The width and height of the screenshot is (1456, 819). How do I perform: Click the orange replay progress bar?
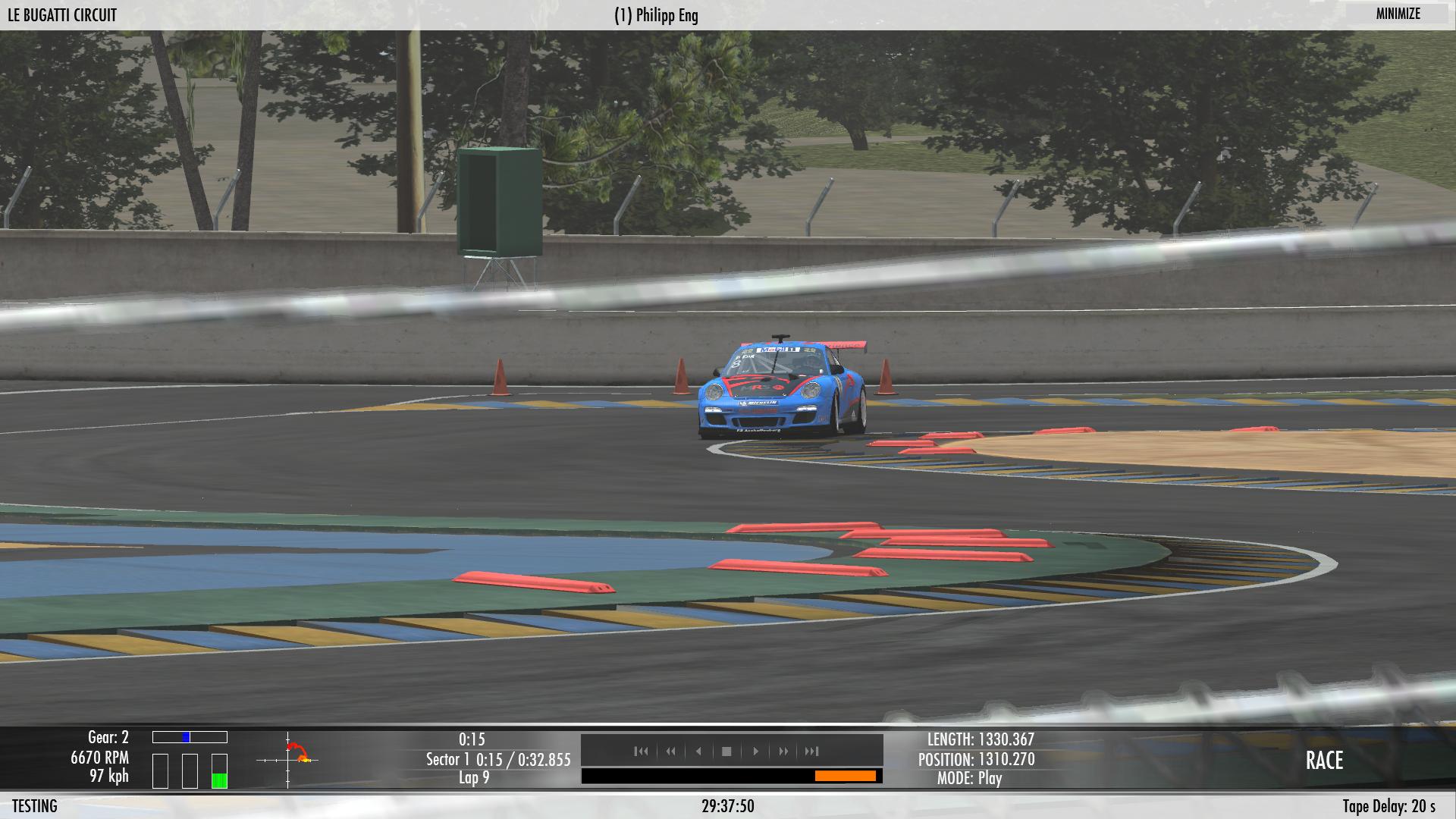pos(845,776)
